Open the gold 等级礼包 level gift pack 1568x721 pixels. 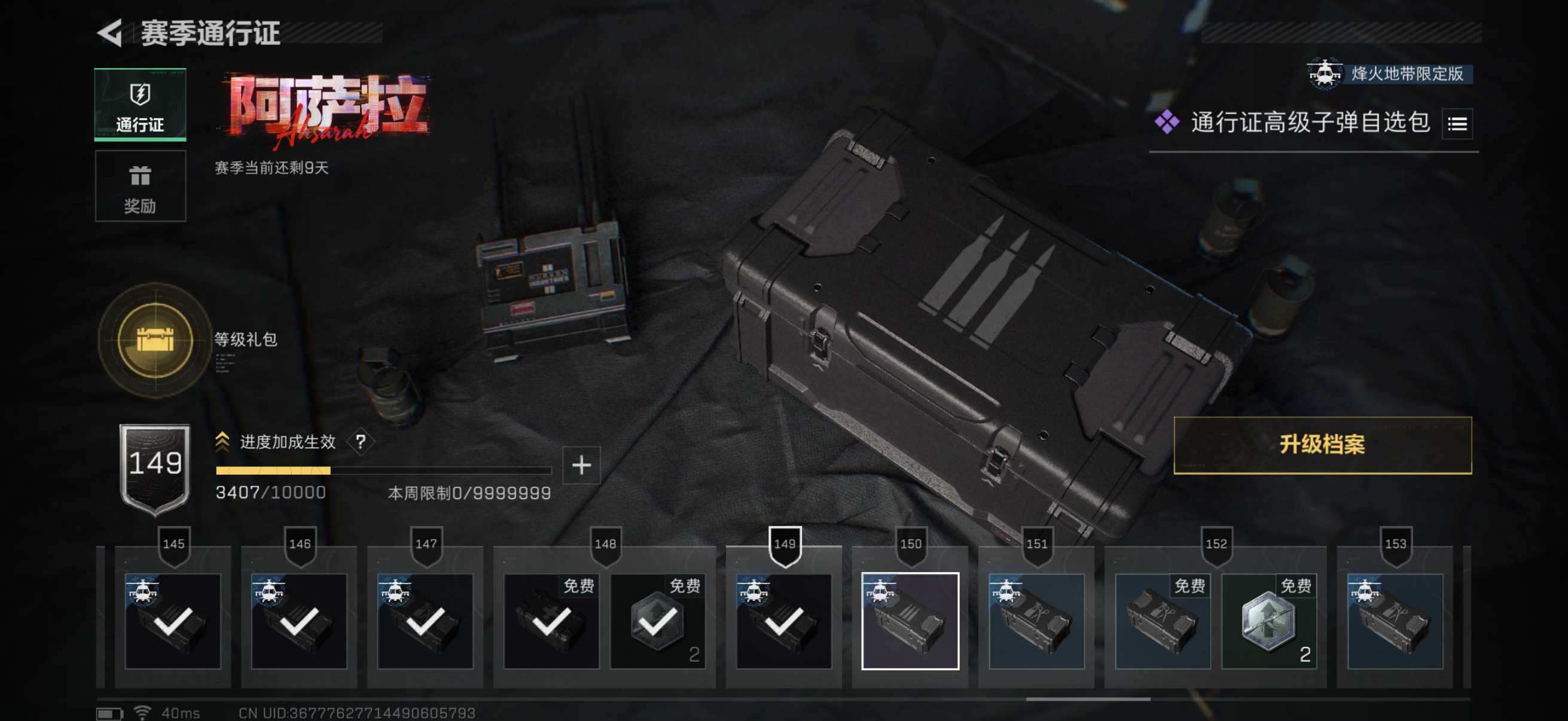(x=155, y=340)
